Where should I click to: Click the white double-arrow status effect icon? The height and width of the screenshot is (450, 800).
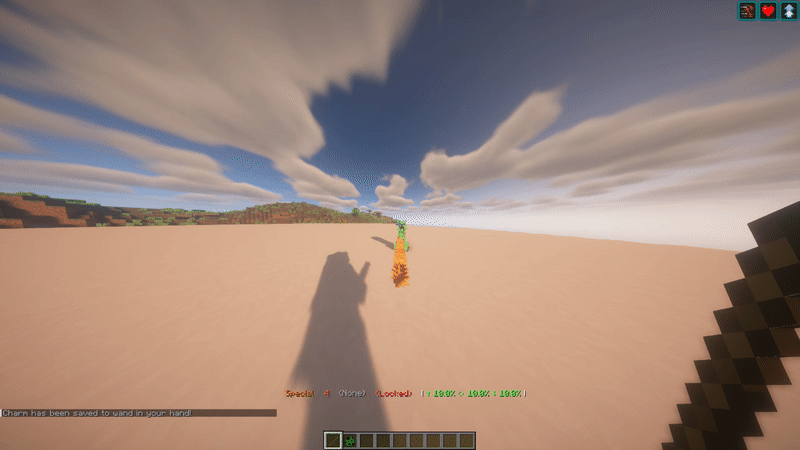[788, 11]
